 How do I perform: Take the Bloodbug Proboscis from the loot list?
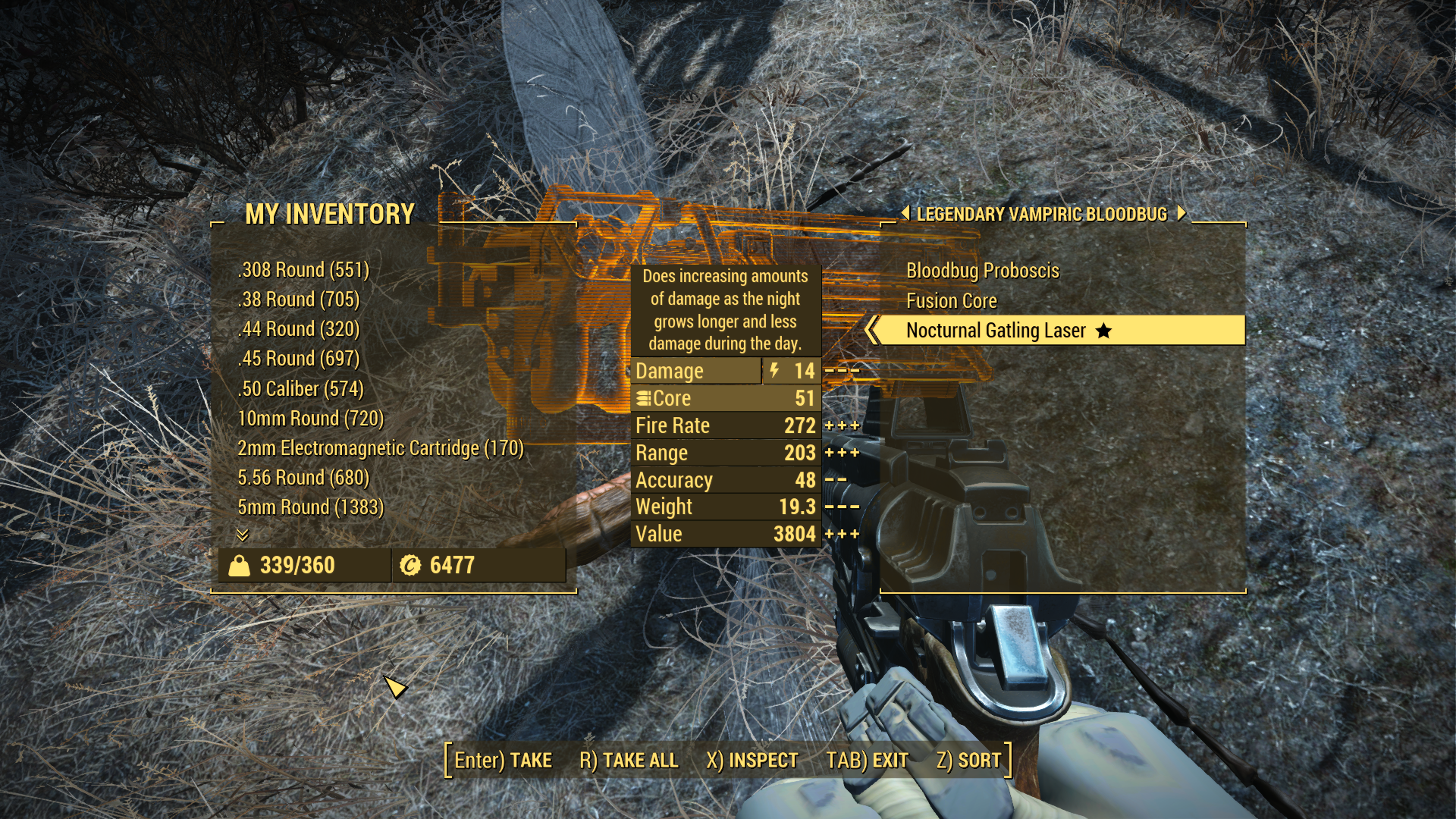tap(982, 271)
